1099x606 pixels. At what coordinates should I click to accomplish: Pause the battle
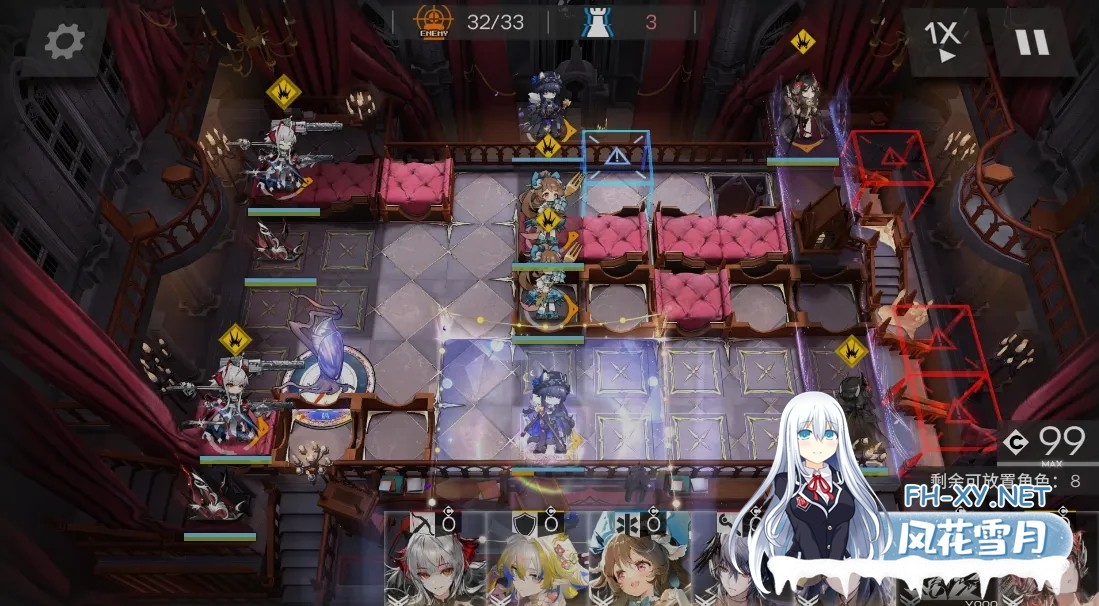(1031, 41)
